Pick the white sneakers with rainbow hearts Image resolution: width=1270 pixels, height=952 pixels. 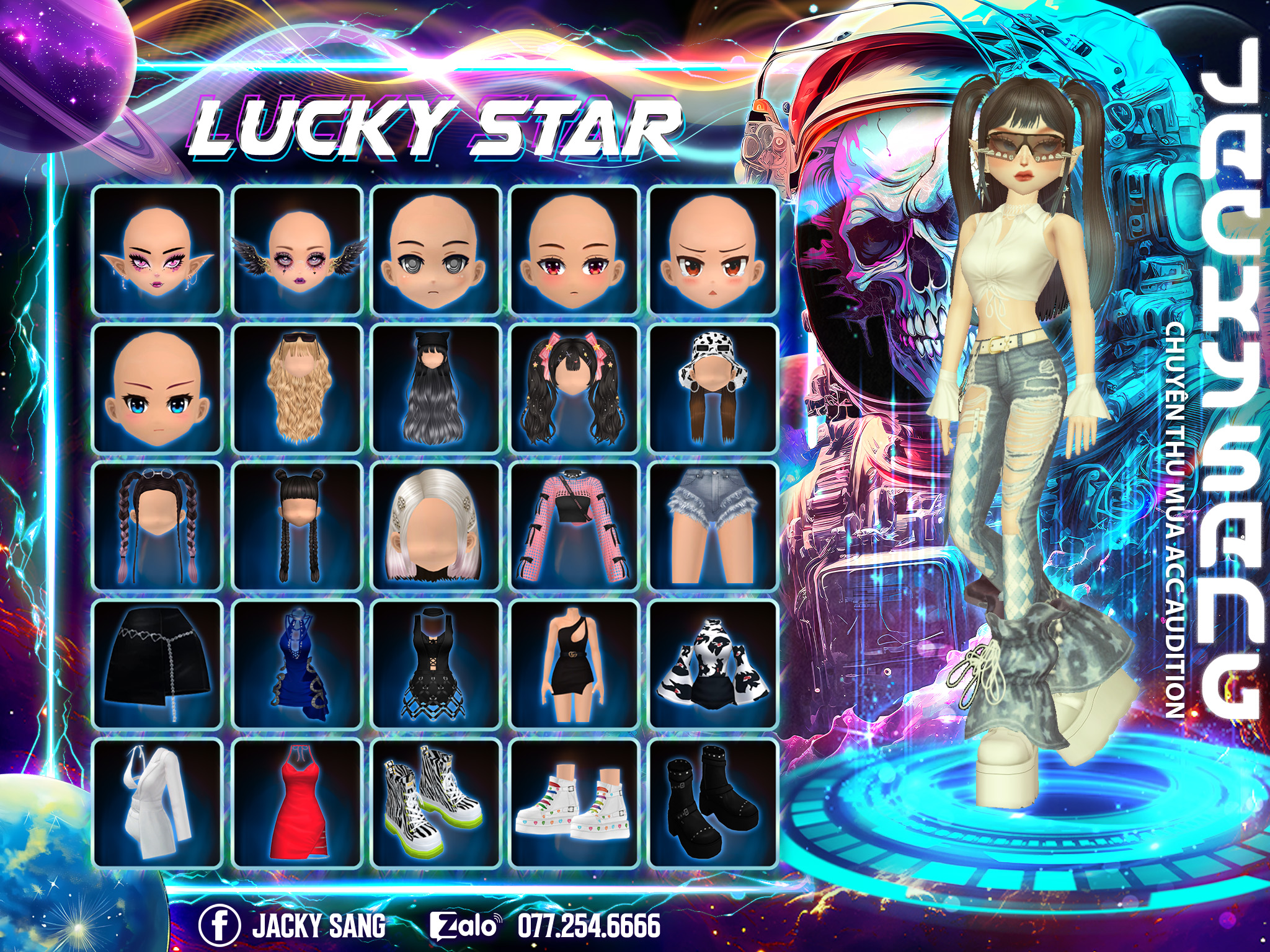574,803
